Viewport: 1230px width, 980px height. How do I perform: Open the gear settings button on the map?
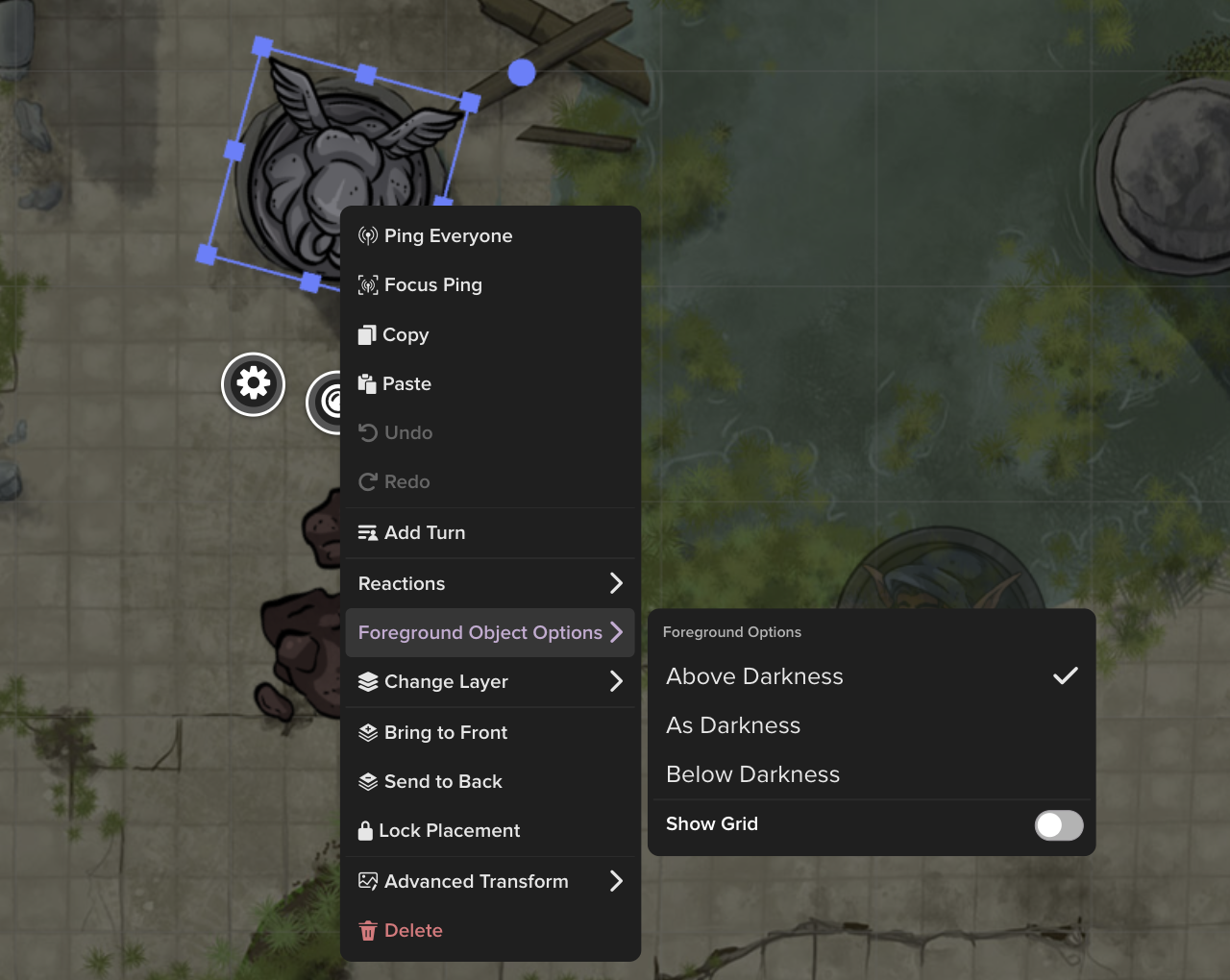[x=252, y=383]
